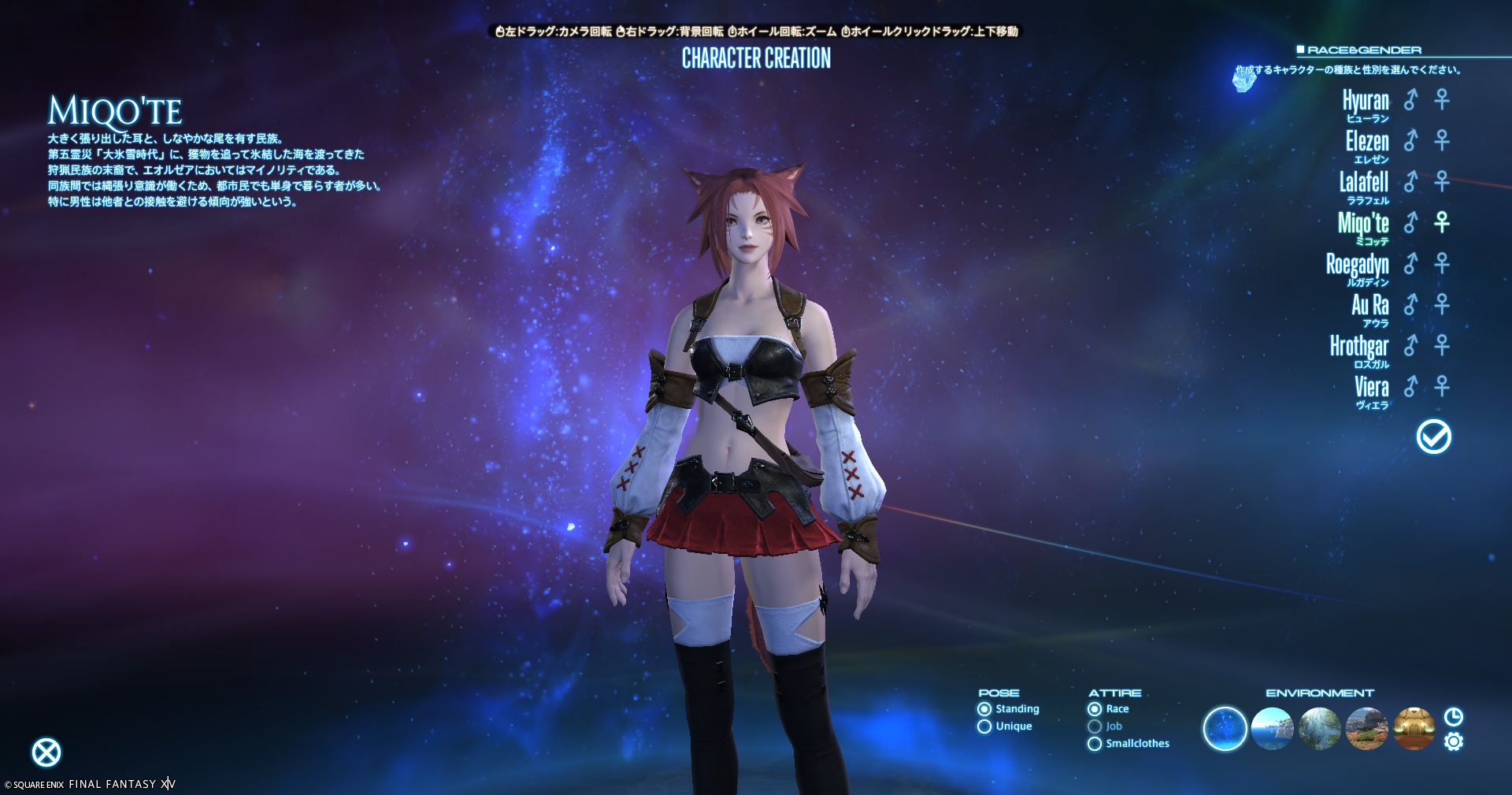Viewport: 1512px width, 795px height.
Task: Select the forest environment thumbnail
Action: coord(1319,729)
